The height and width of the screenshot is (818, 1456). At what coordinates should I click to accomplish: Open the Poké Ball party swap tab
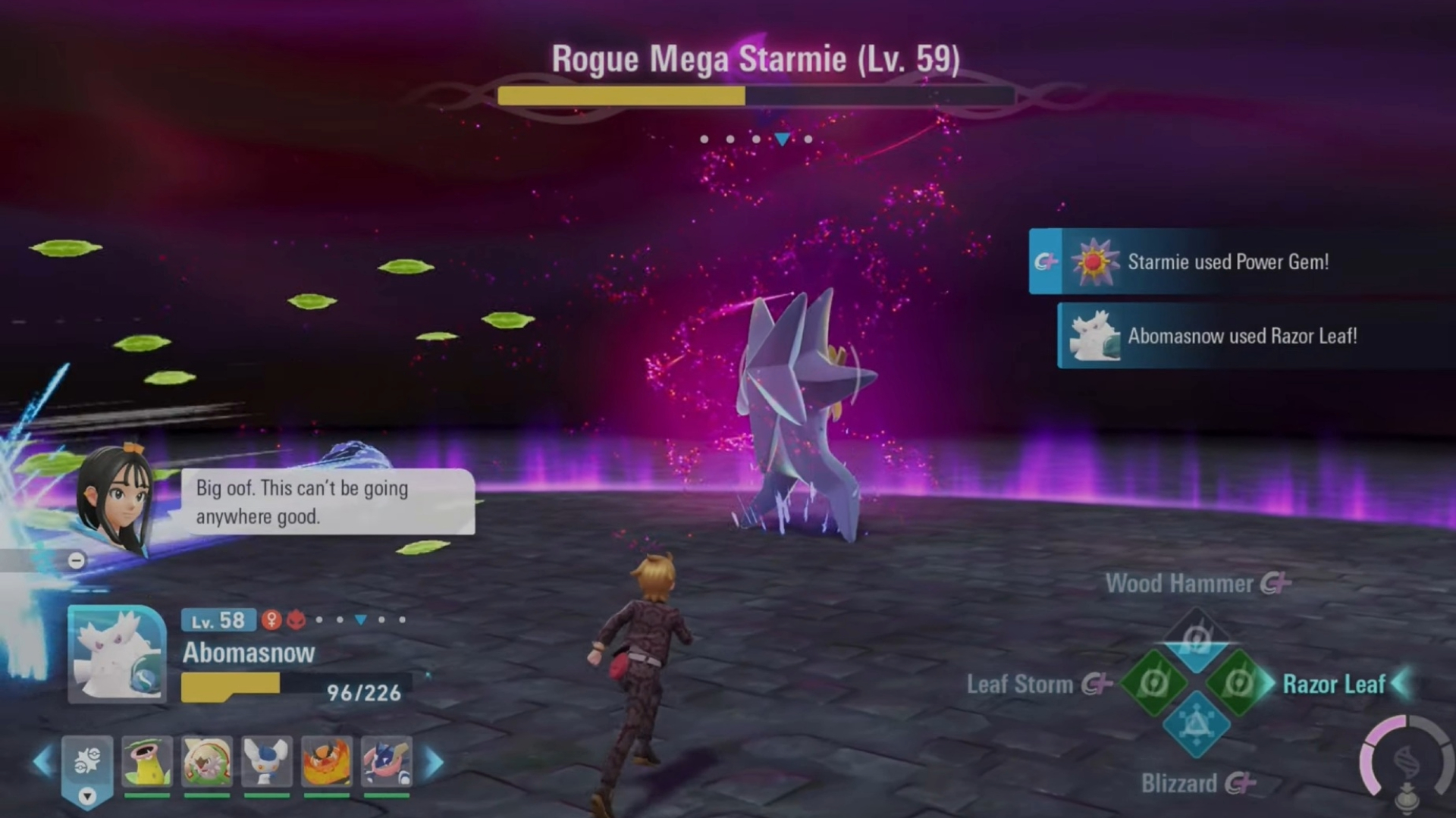[87, 766]
